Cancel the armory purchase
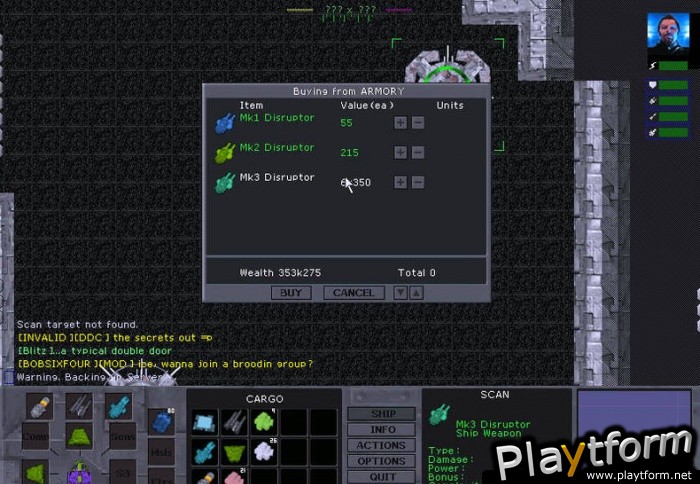The height and width of the screenshot is (484, 700). [353, 293]
